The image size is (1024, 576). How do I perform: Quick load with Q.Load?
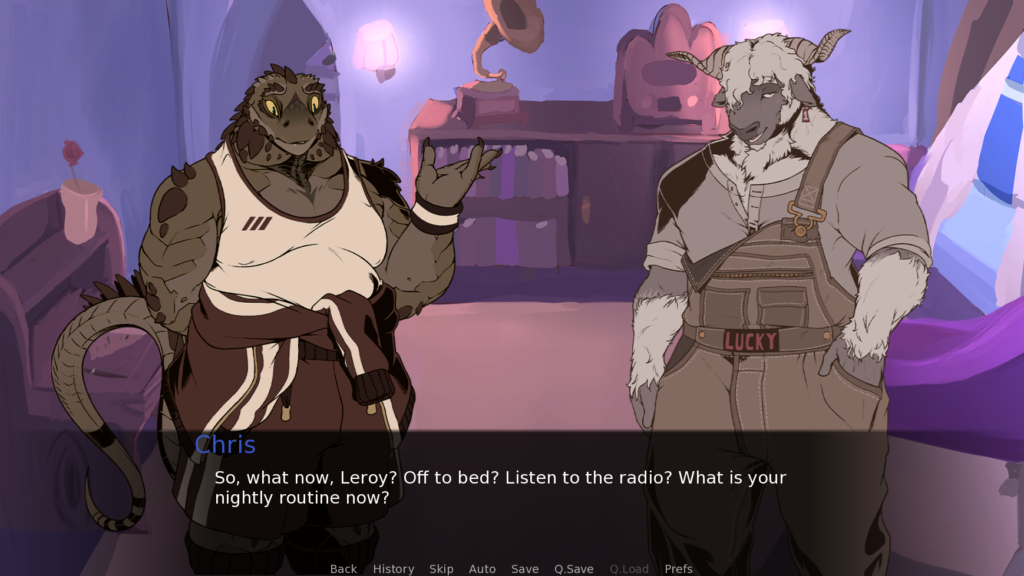pyautogui.click(x=629, y=568)
